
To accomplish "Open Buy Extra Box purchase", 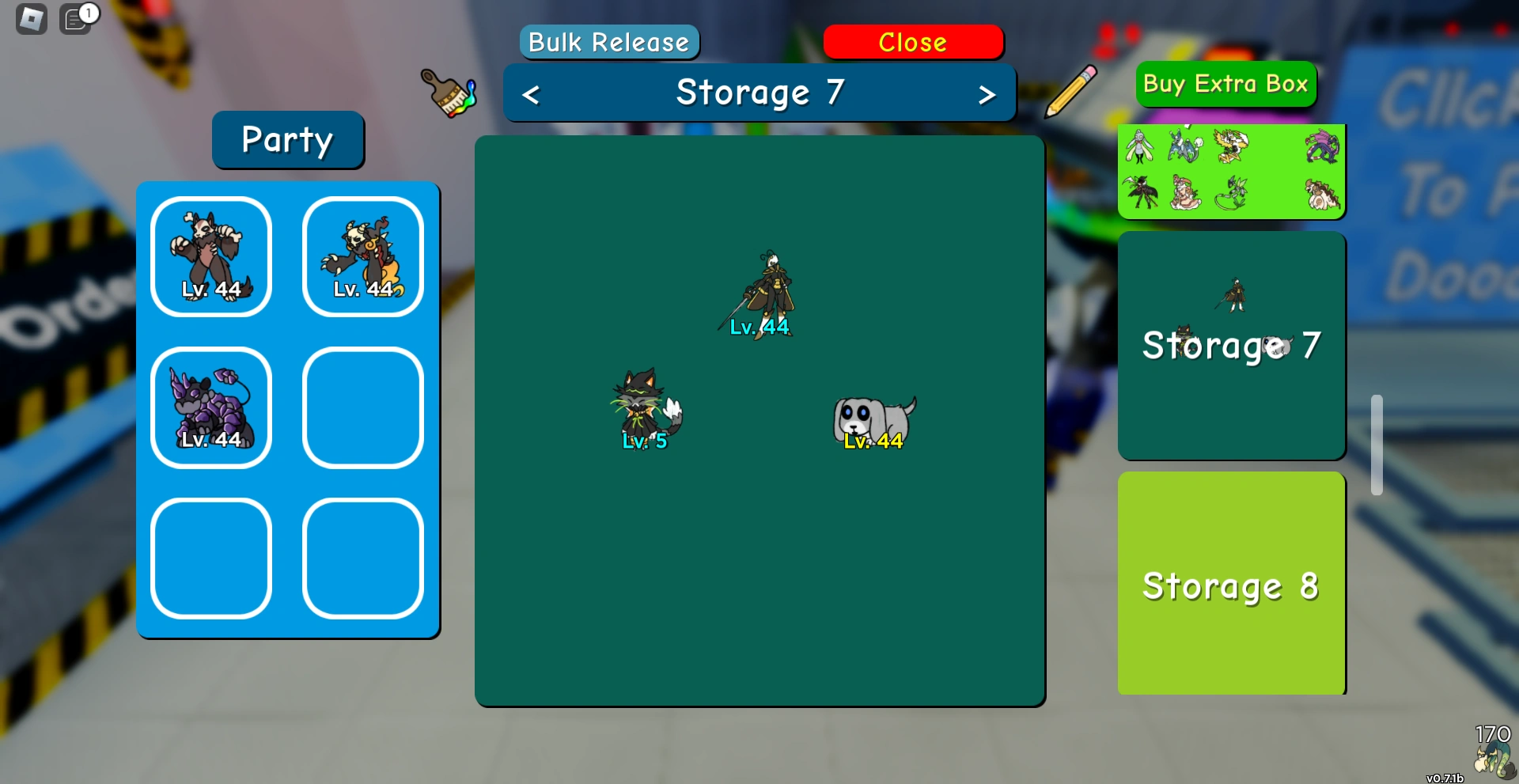I will 1225,84.
